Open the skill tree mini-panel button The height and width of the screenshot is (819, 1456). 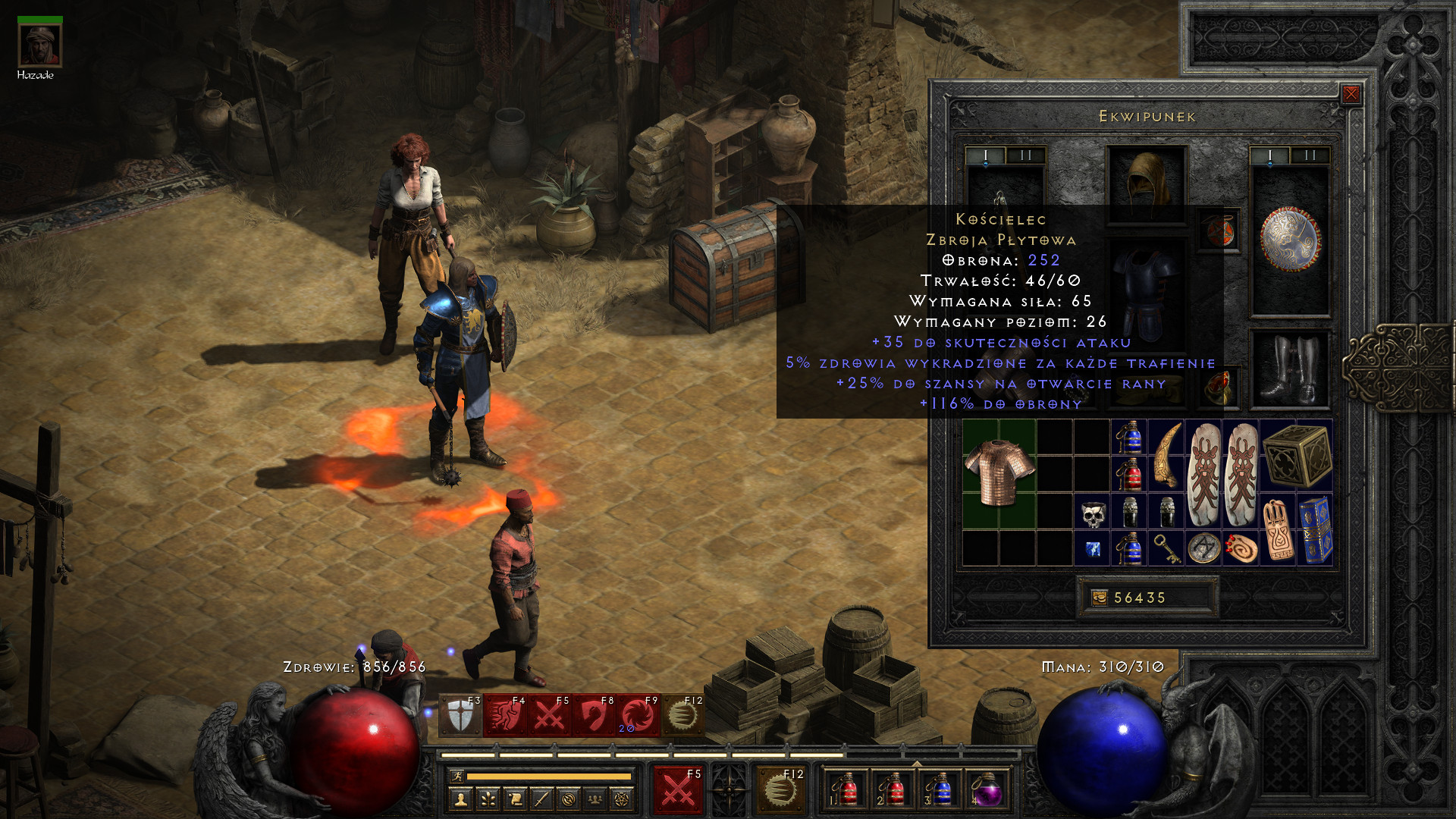(488, 798)
